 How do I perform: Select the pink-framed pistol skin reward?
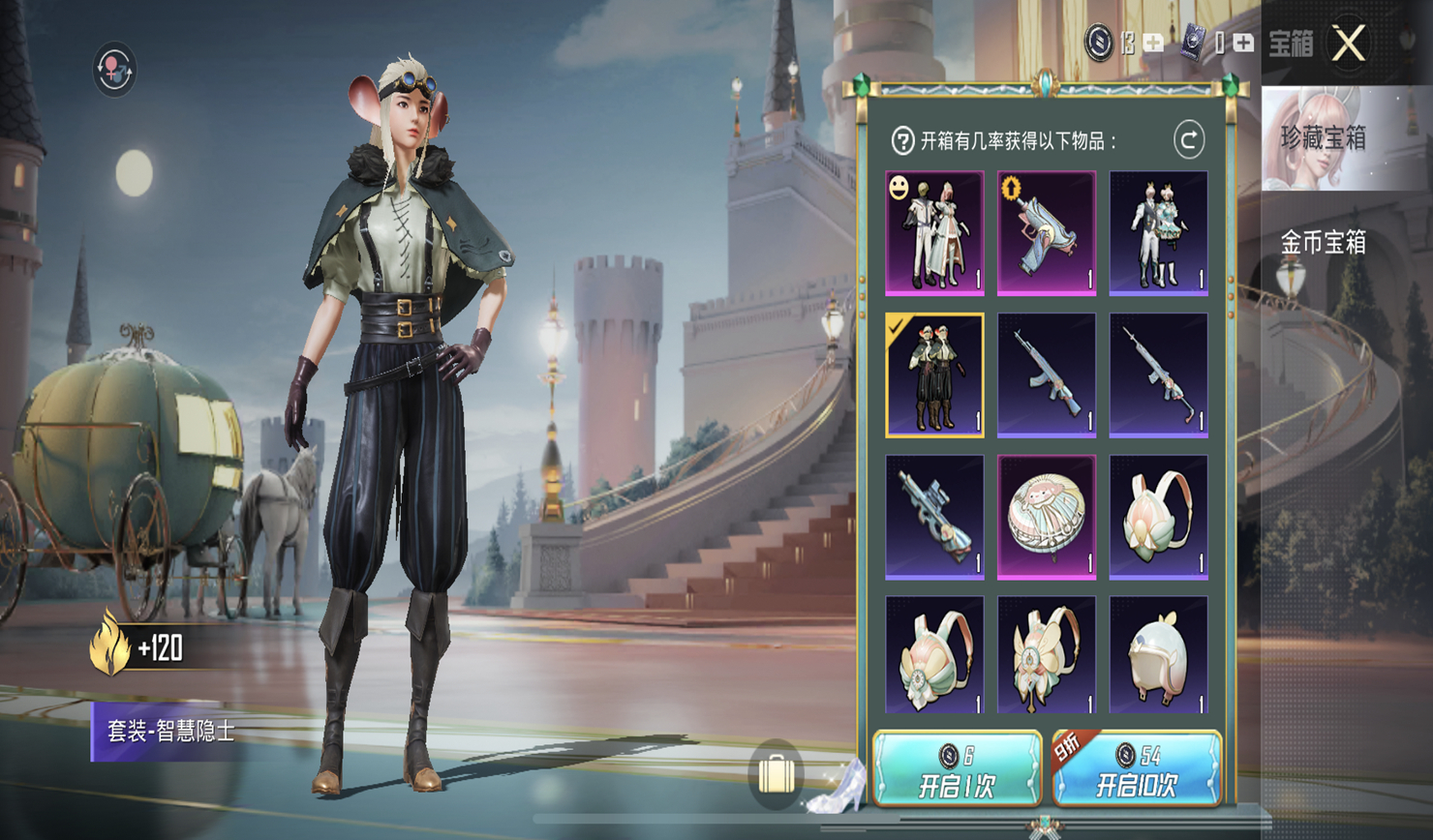(x=1047, y=233)
